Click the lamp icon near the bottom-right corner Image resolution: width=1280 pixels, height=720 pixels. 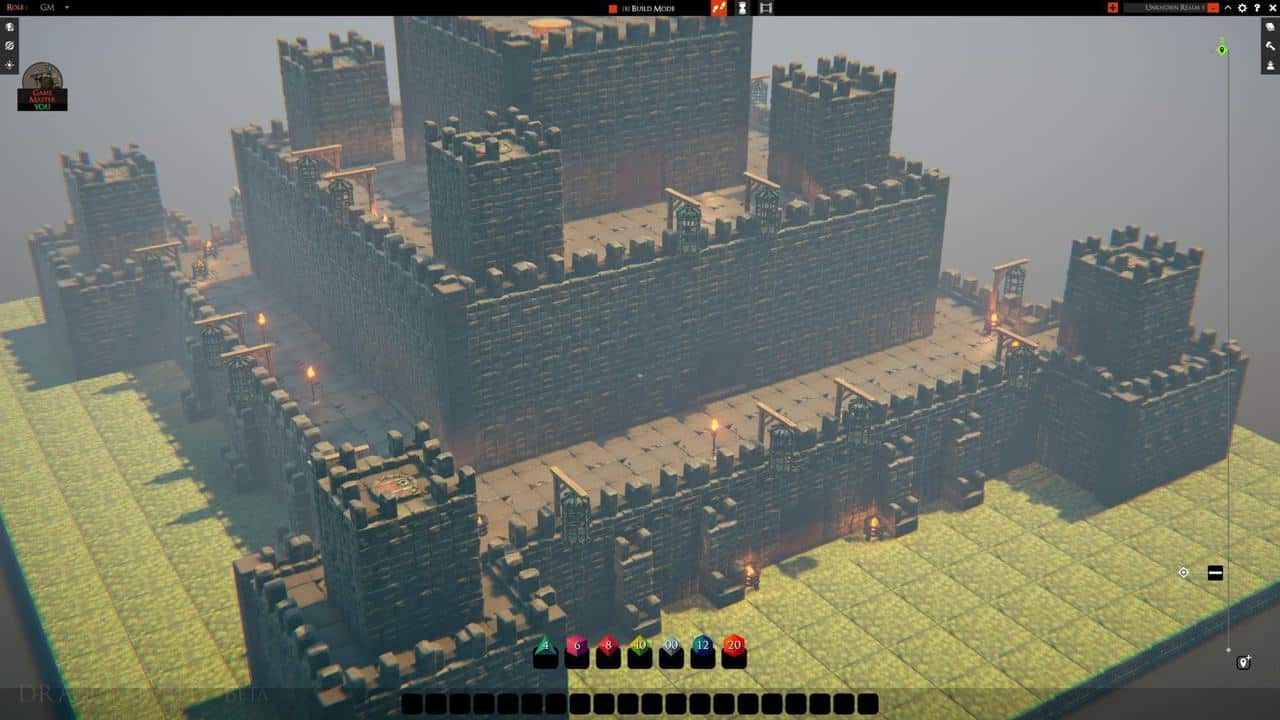pyautogui.click(x=1242, y=661)
